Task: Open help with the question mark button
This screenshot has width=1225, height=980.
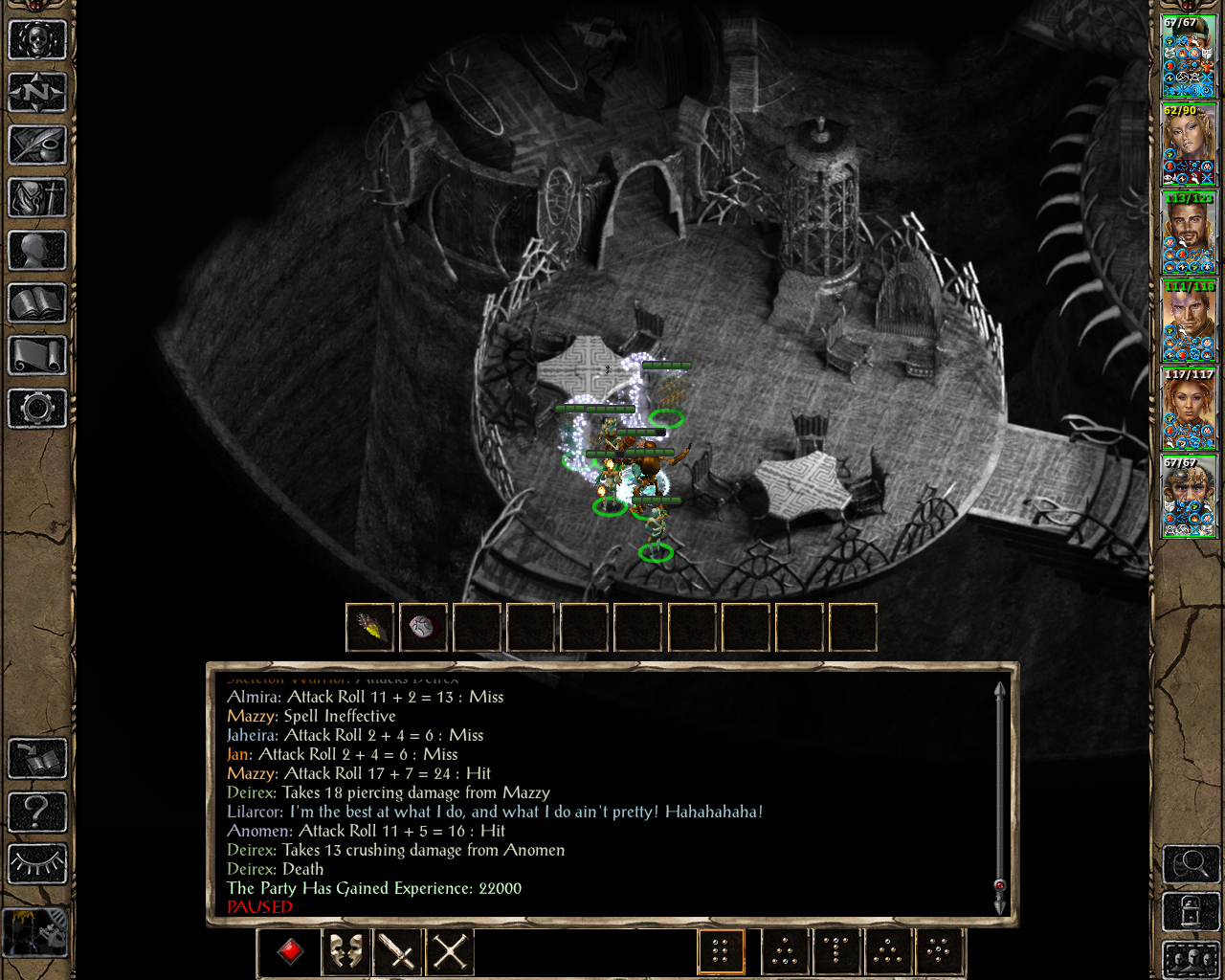Action: coord(36,812)
